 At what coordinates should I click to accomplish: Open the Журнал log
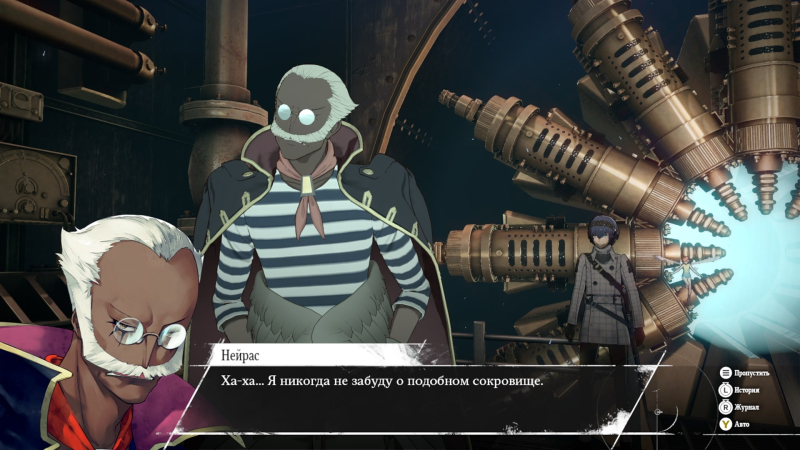(x=746, y=407)
